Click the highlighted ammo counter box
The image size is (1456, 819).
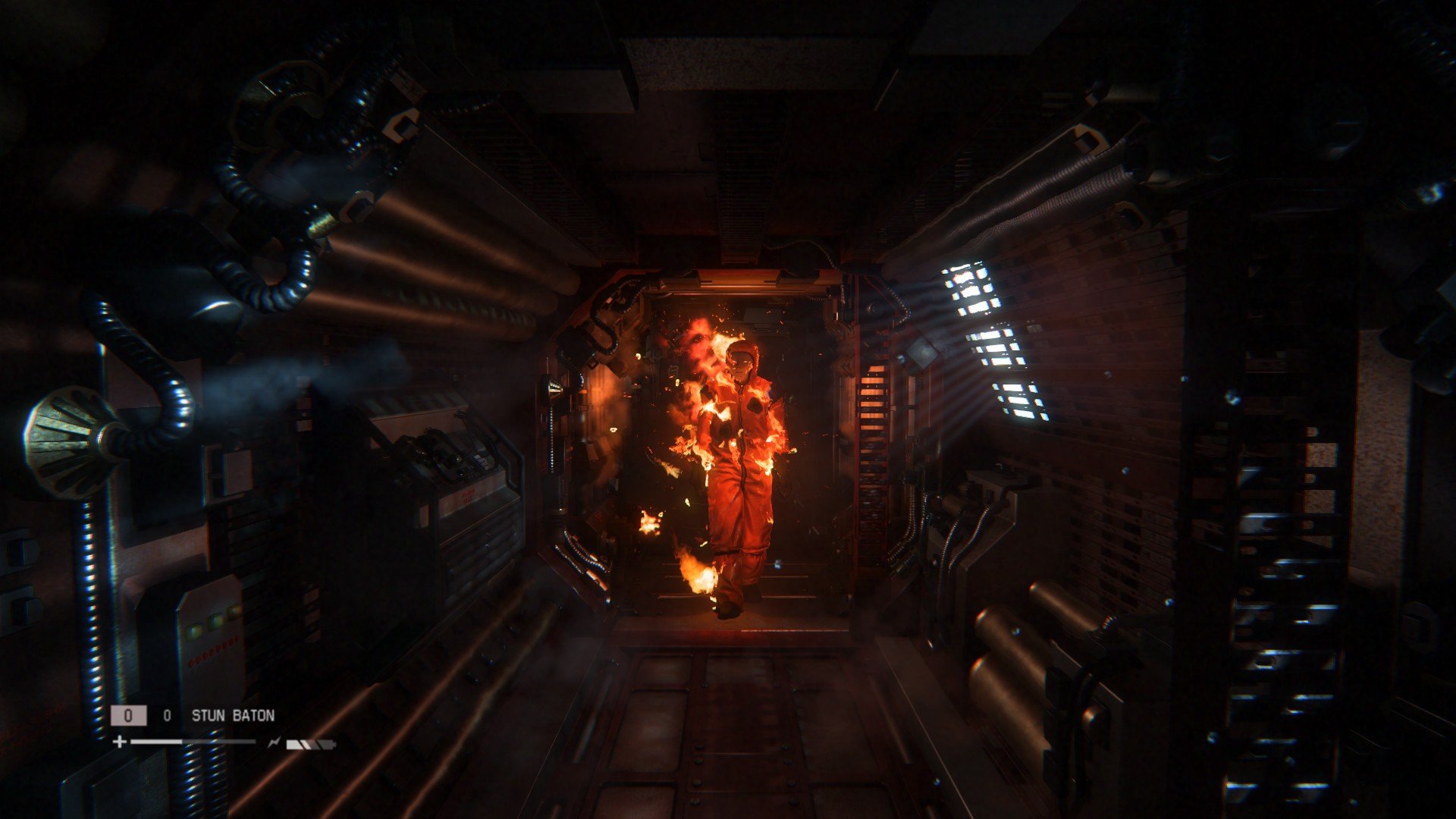click(x=129, y=714)
